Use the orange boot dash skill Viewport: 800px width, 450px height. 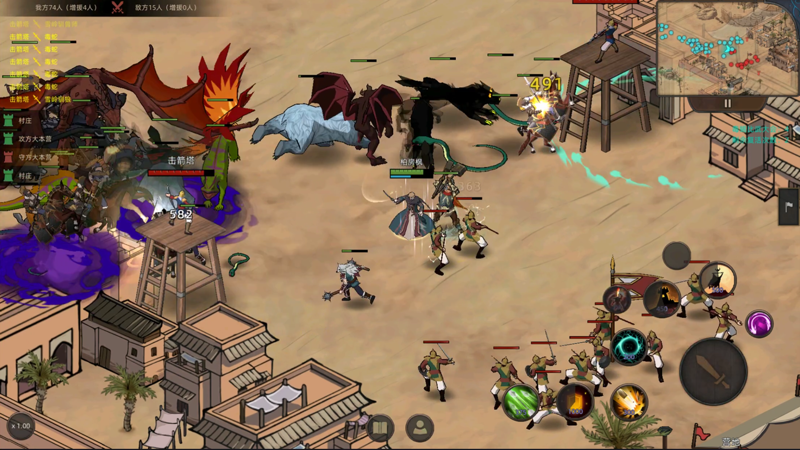point(574,402)
